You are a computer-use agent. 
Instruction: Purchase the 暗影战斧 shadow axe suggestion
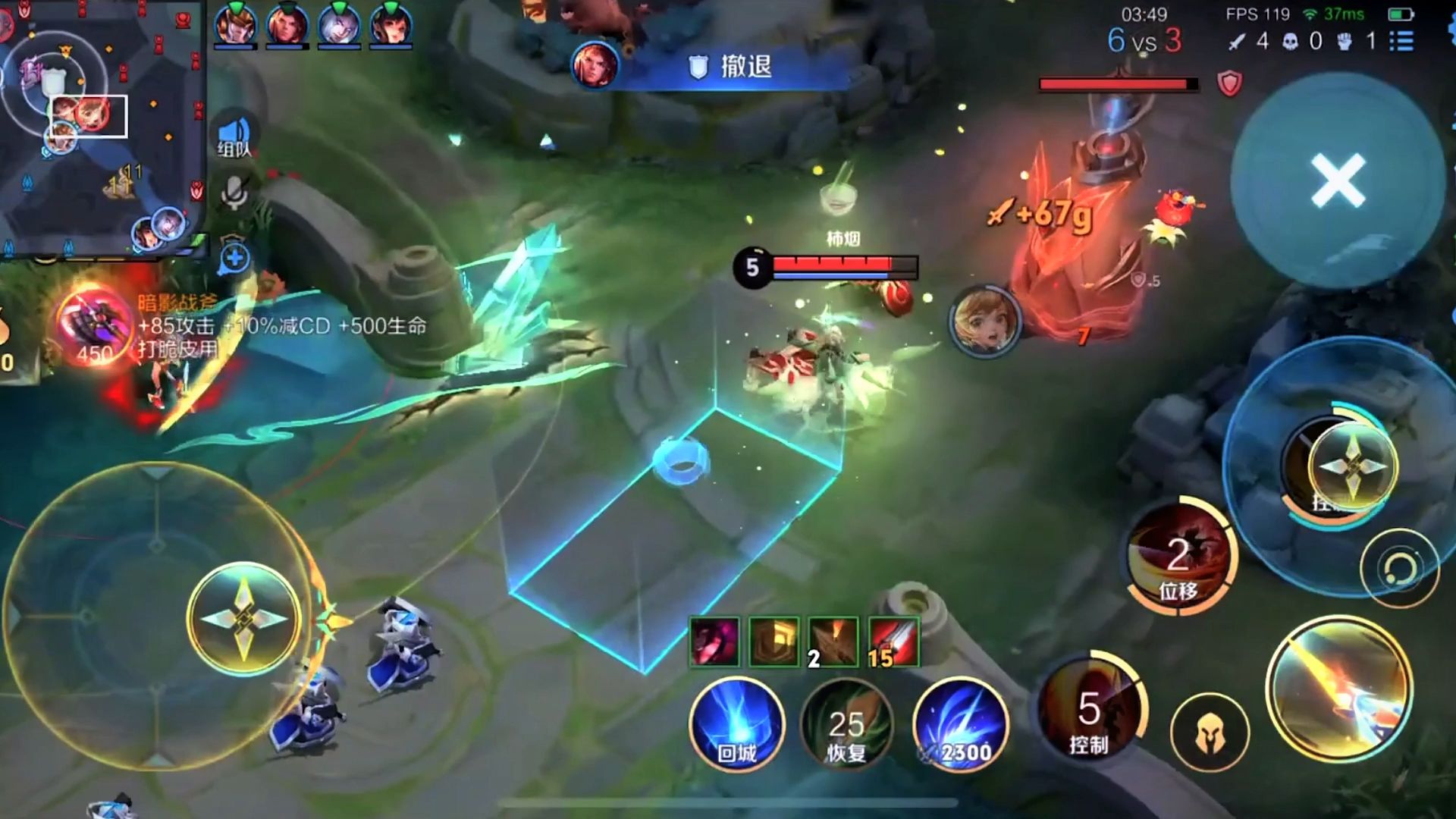pos(96,326)
